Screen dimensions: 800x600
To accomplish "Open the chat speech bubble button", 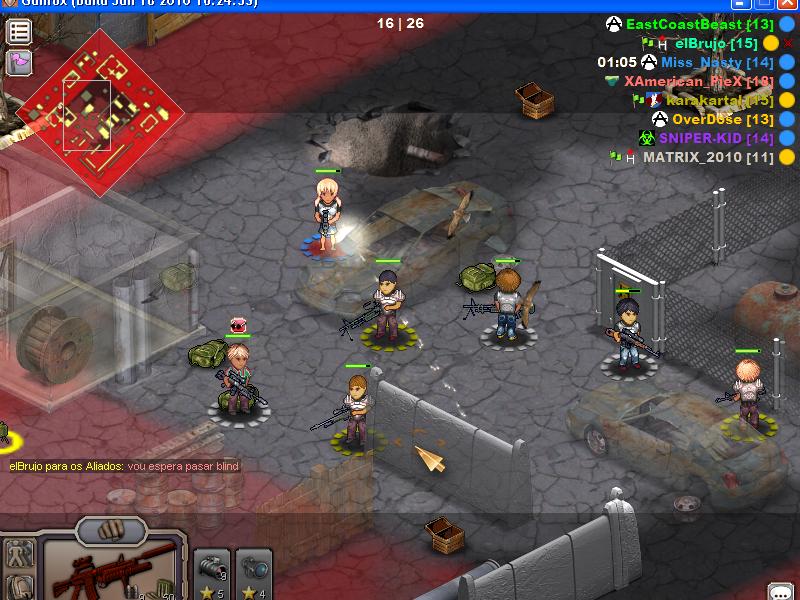I will coord(781,591).
